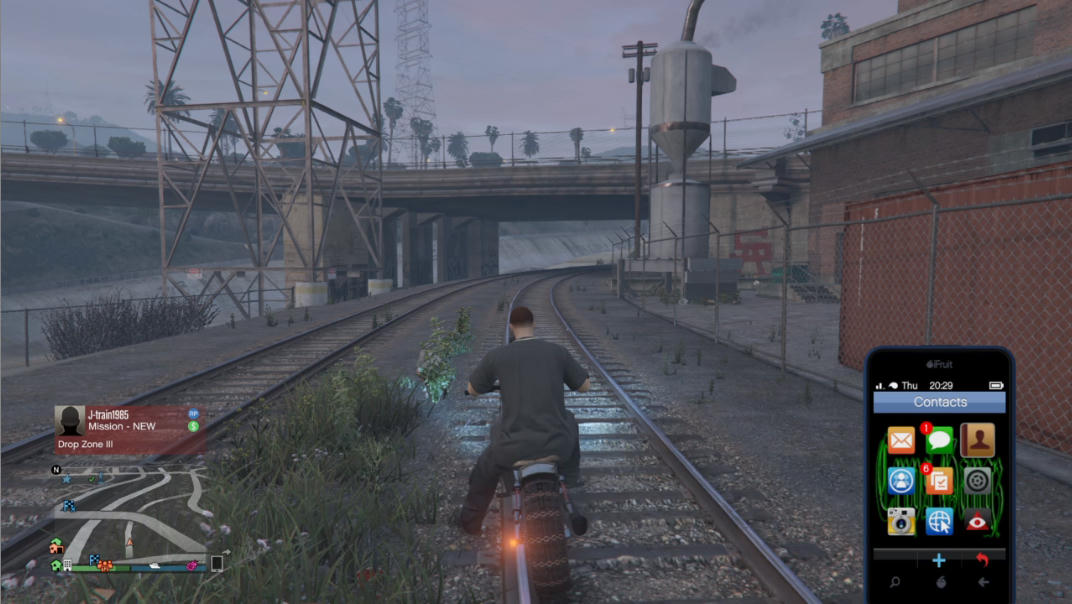Tap the blue plus soft key

pyautogui.click(x=939, y=561)
